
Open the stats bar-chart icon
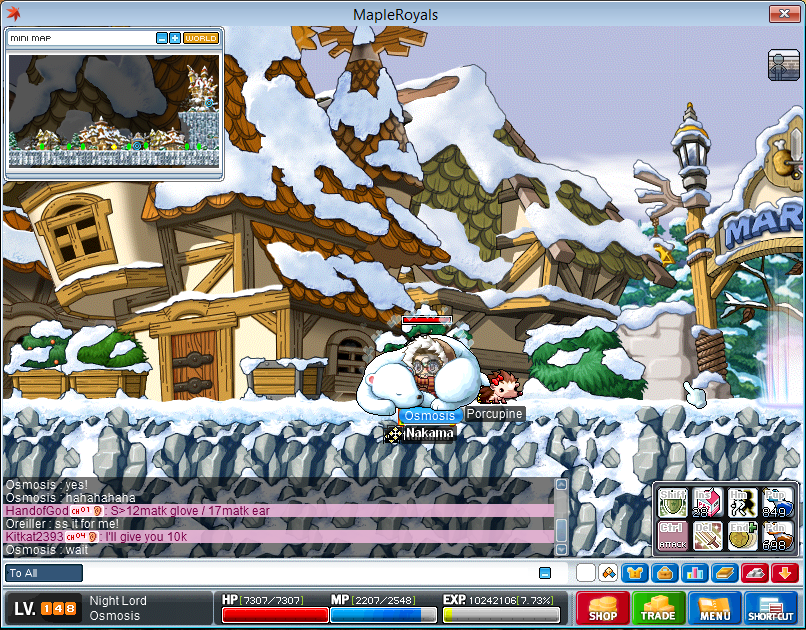(x=692, y=573)
